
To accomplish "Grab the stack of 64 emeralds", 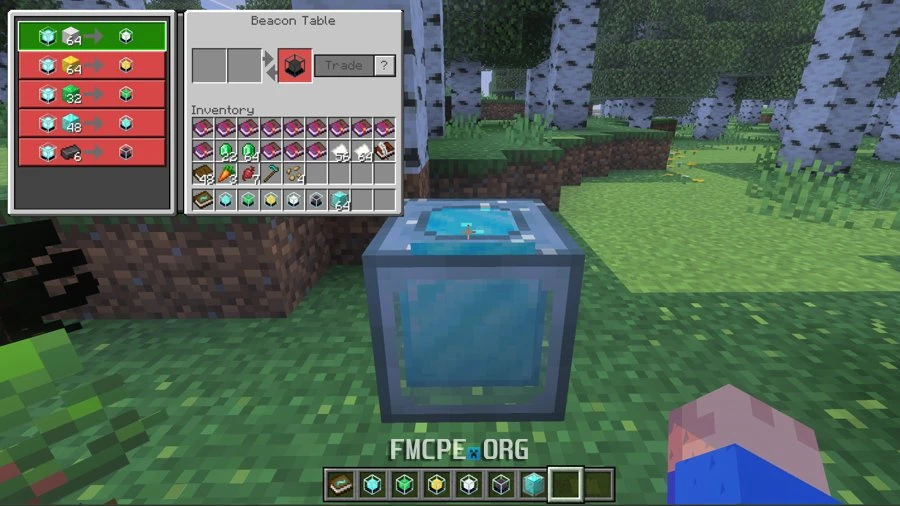I will click(248, 151).
